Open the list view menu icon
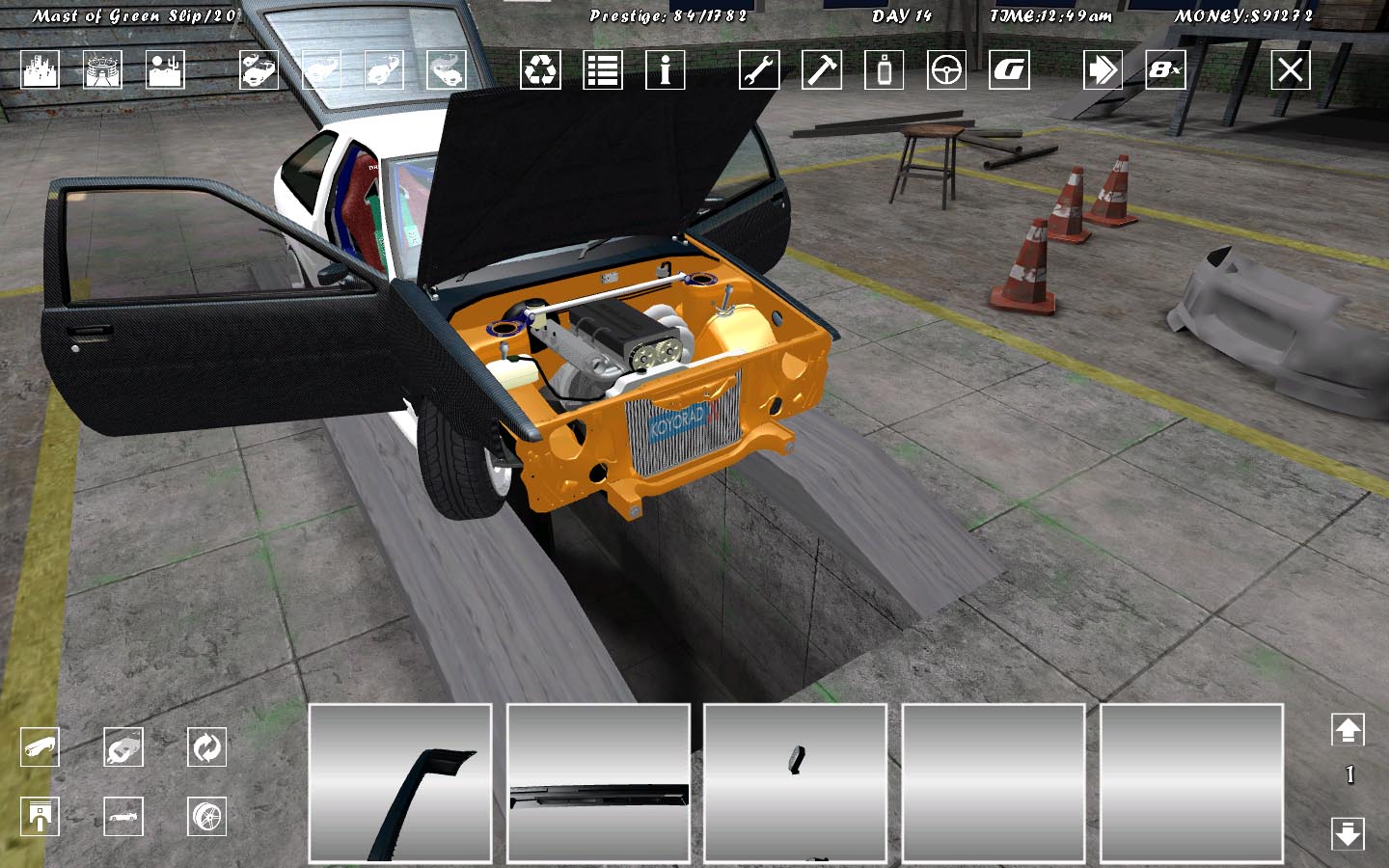This screenshot has height=868, width=1389. 603,70
